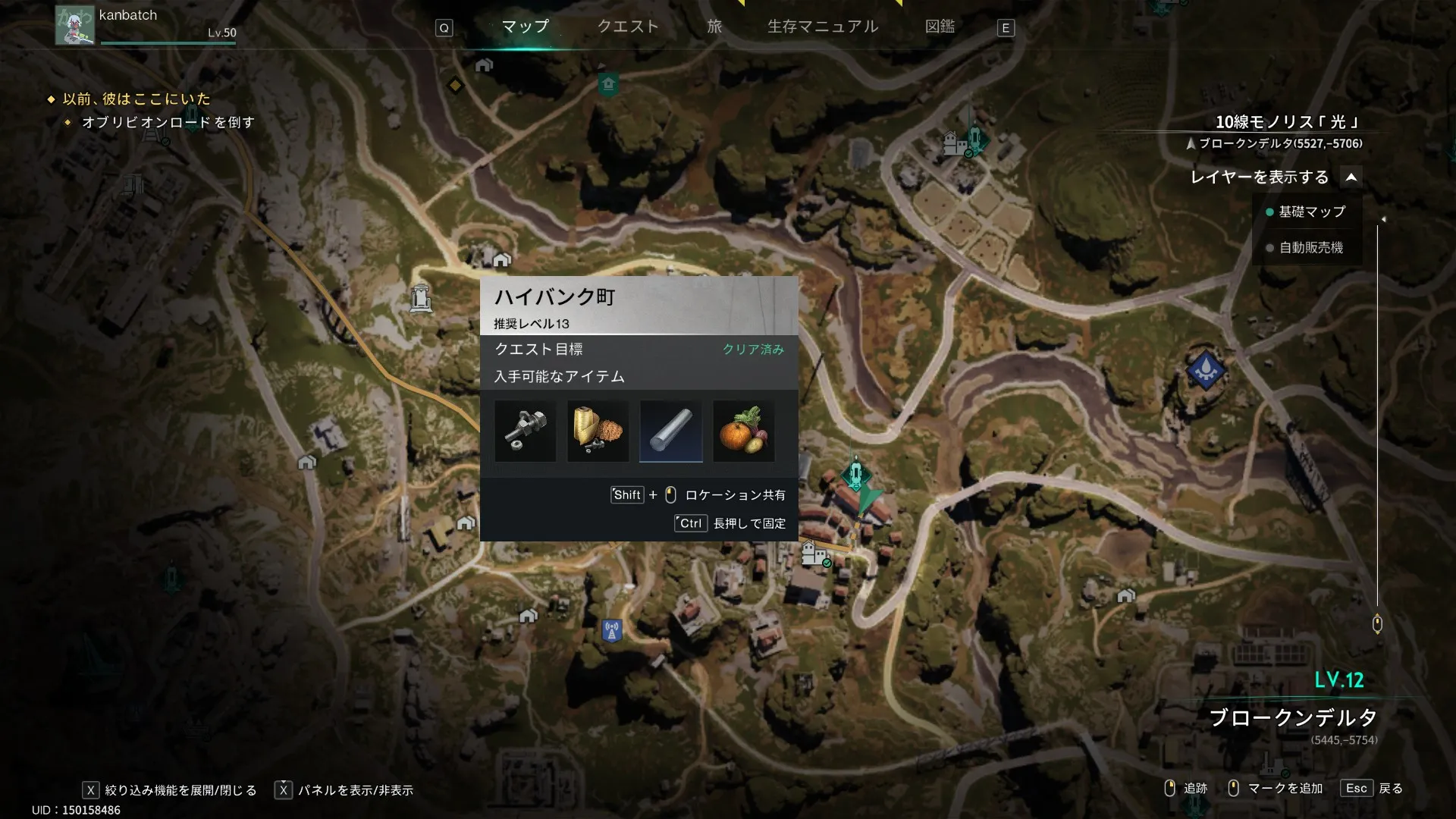1456x819 pixels.
Task: Select the 旅 tab
Action: 714,27
